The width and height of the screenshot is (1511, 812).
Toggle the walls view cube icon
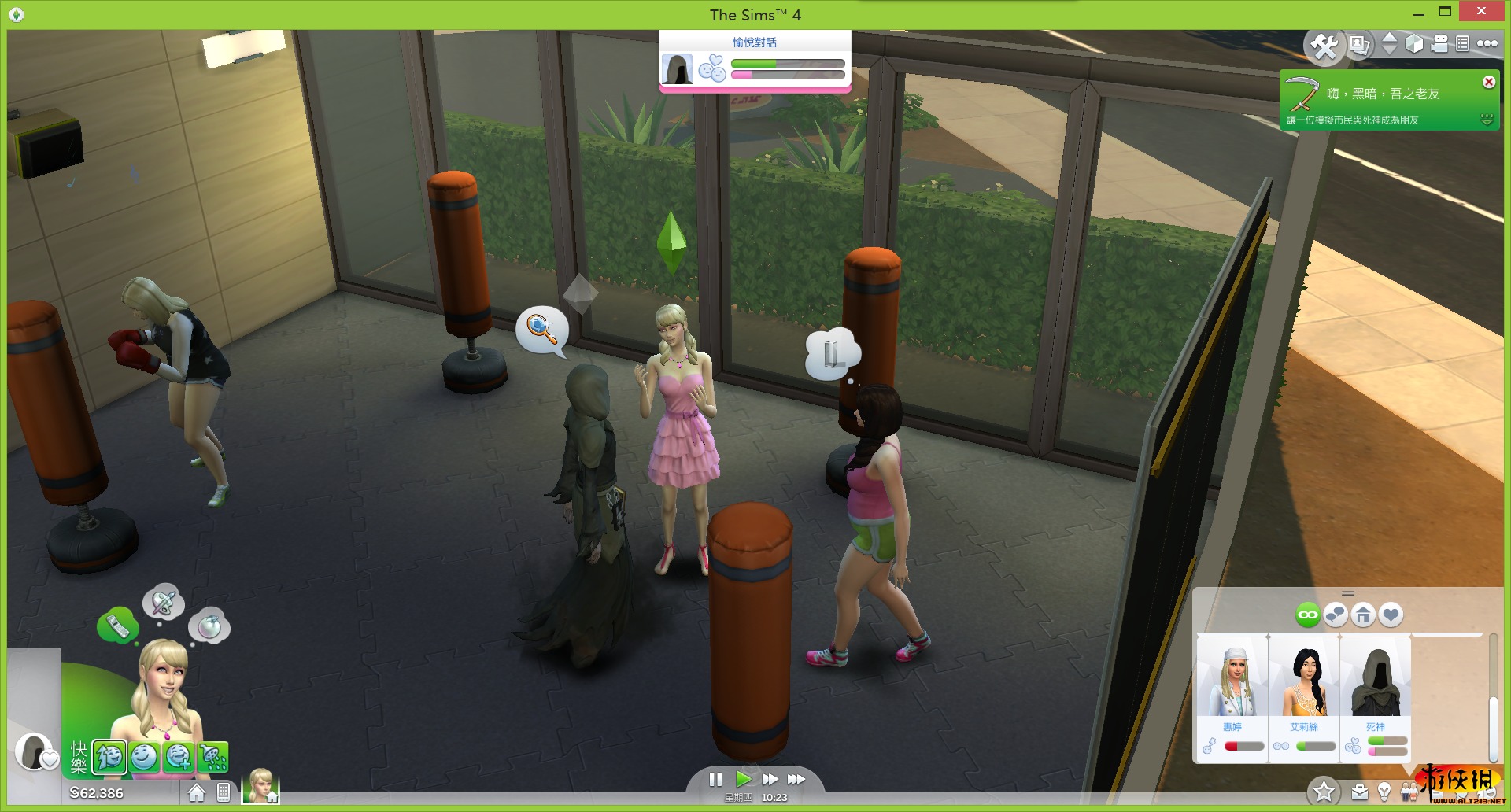(x=1414, y=44)
